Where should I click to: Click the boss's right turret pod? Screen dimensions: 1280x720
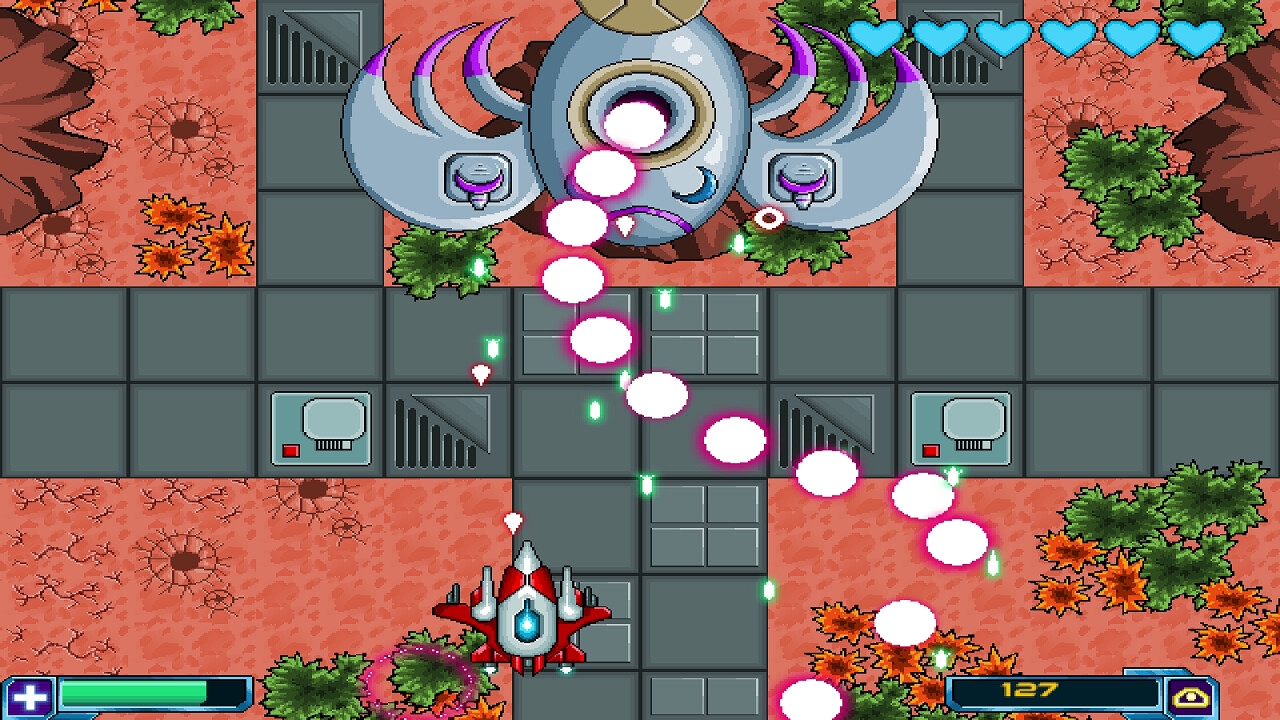pyautogui.click(x=802, y=180)
